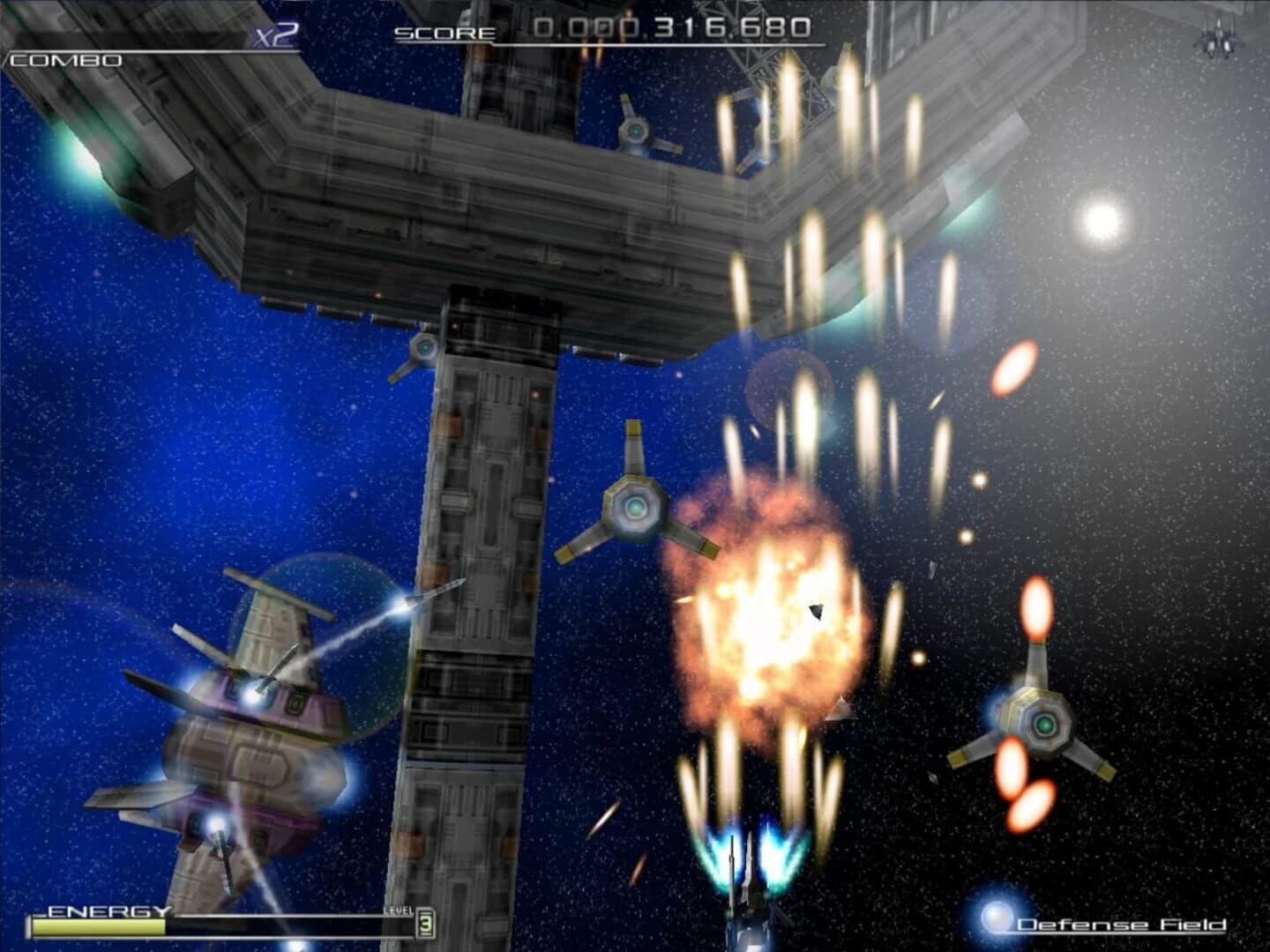Enable the LEVEL 3 indicator box
The width and height of the screenshot is (1270, 952).
point(425,923)
